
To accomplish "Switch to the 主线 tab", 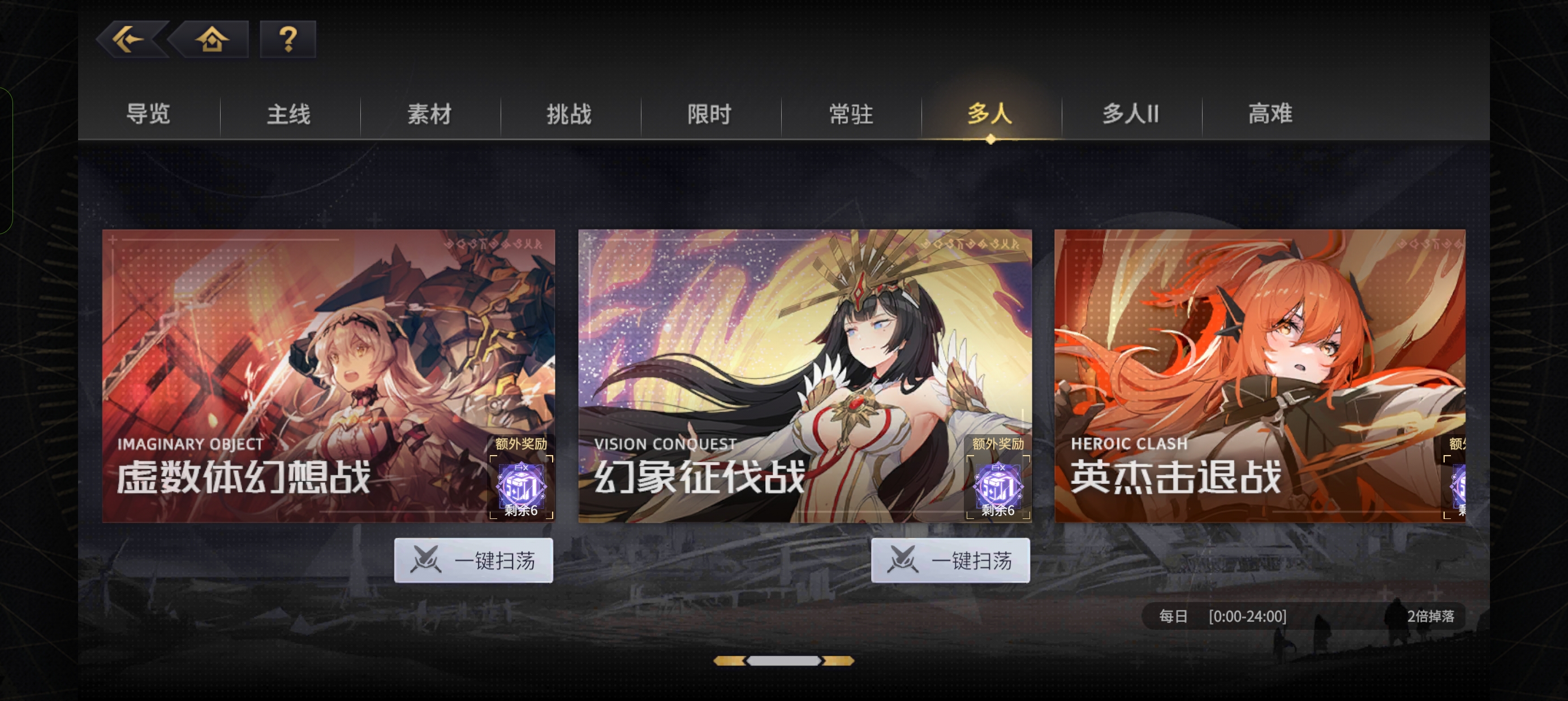I will pos(288,114).
